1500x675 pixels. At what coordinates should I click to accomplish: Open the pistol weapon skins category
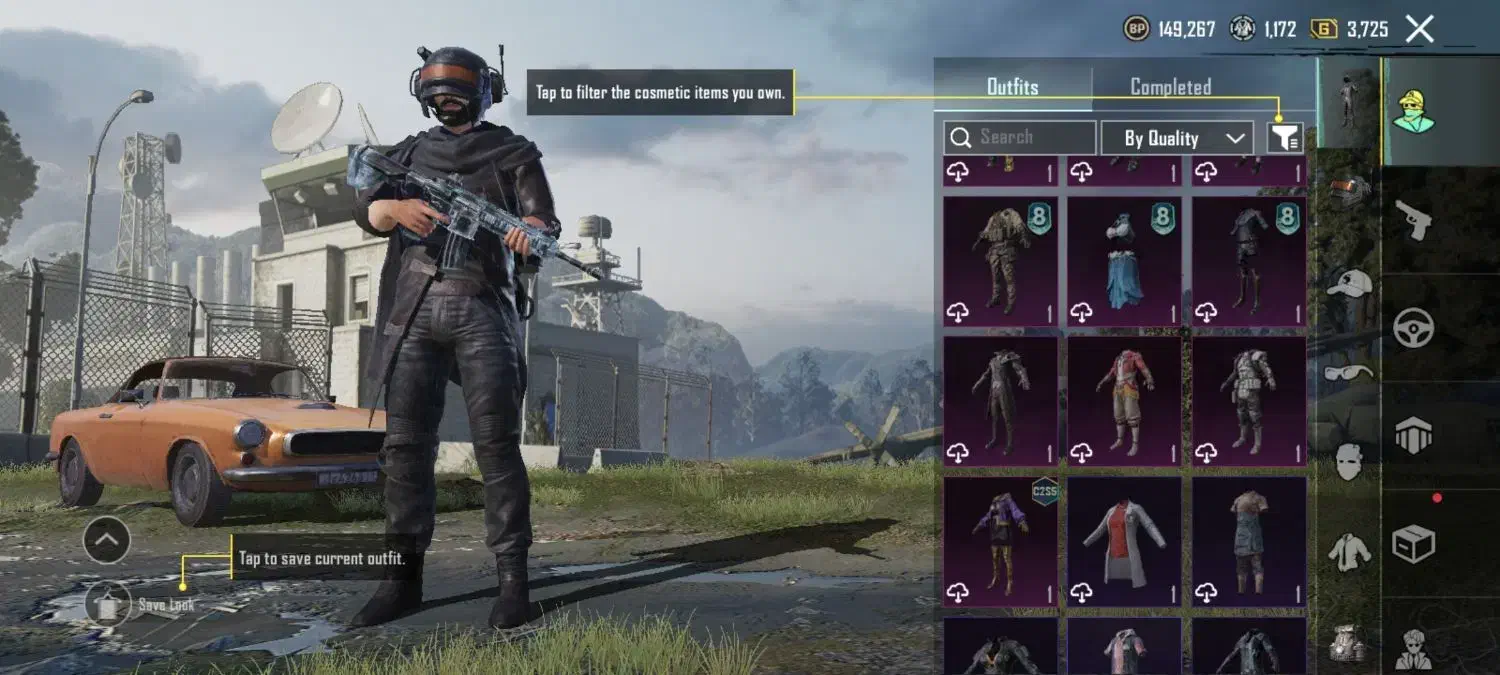[x=1413, y=219]
